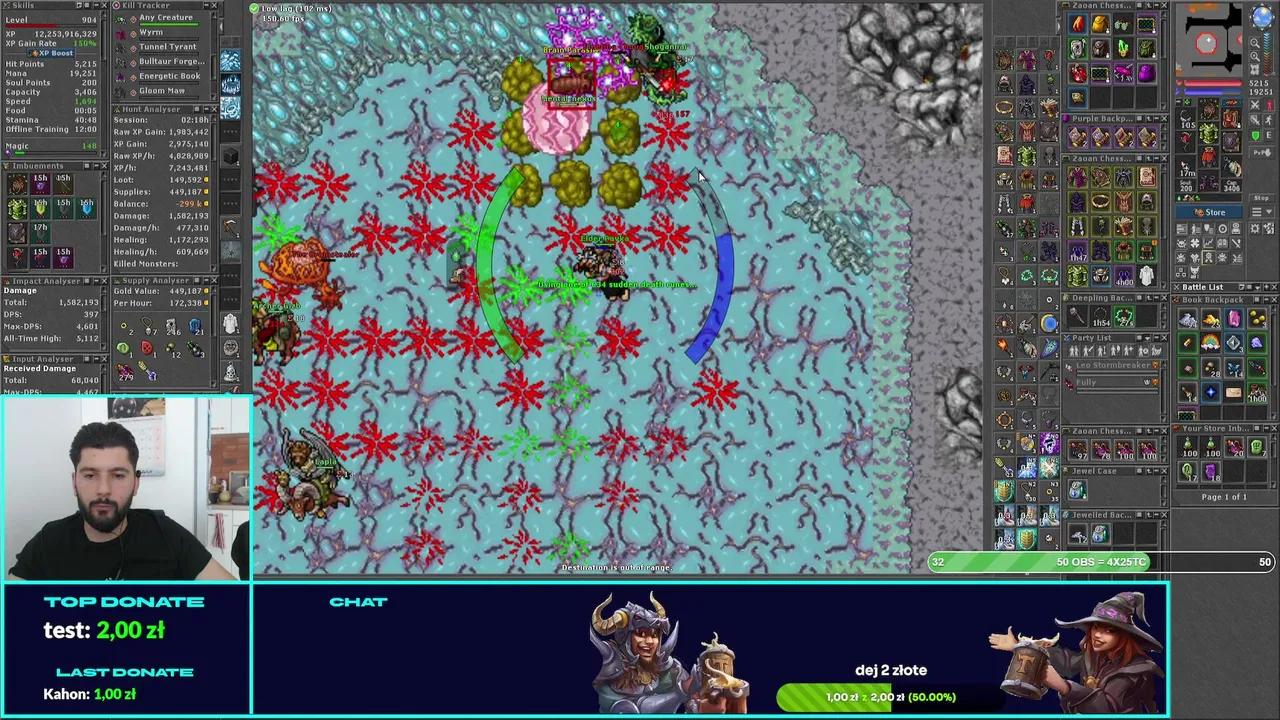Image resolution: width=1280 pixels, height=720 pixels.
Task: Click Leo Stormbreaker in the Party List
Action: click(1113, 366)
